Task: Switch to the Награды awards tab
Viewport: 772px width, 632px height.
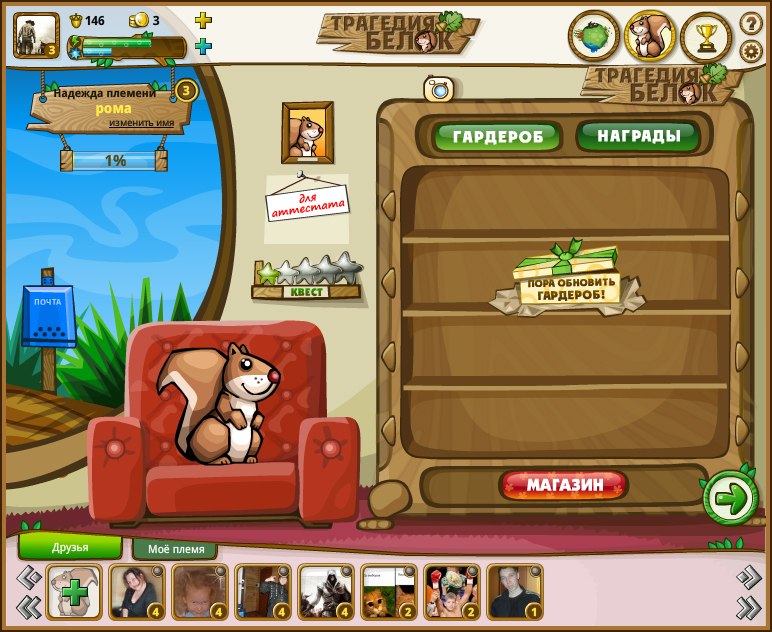Action: click(638, 136)
